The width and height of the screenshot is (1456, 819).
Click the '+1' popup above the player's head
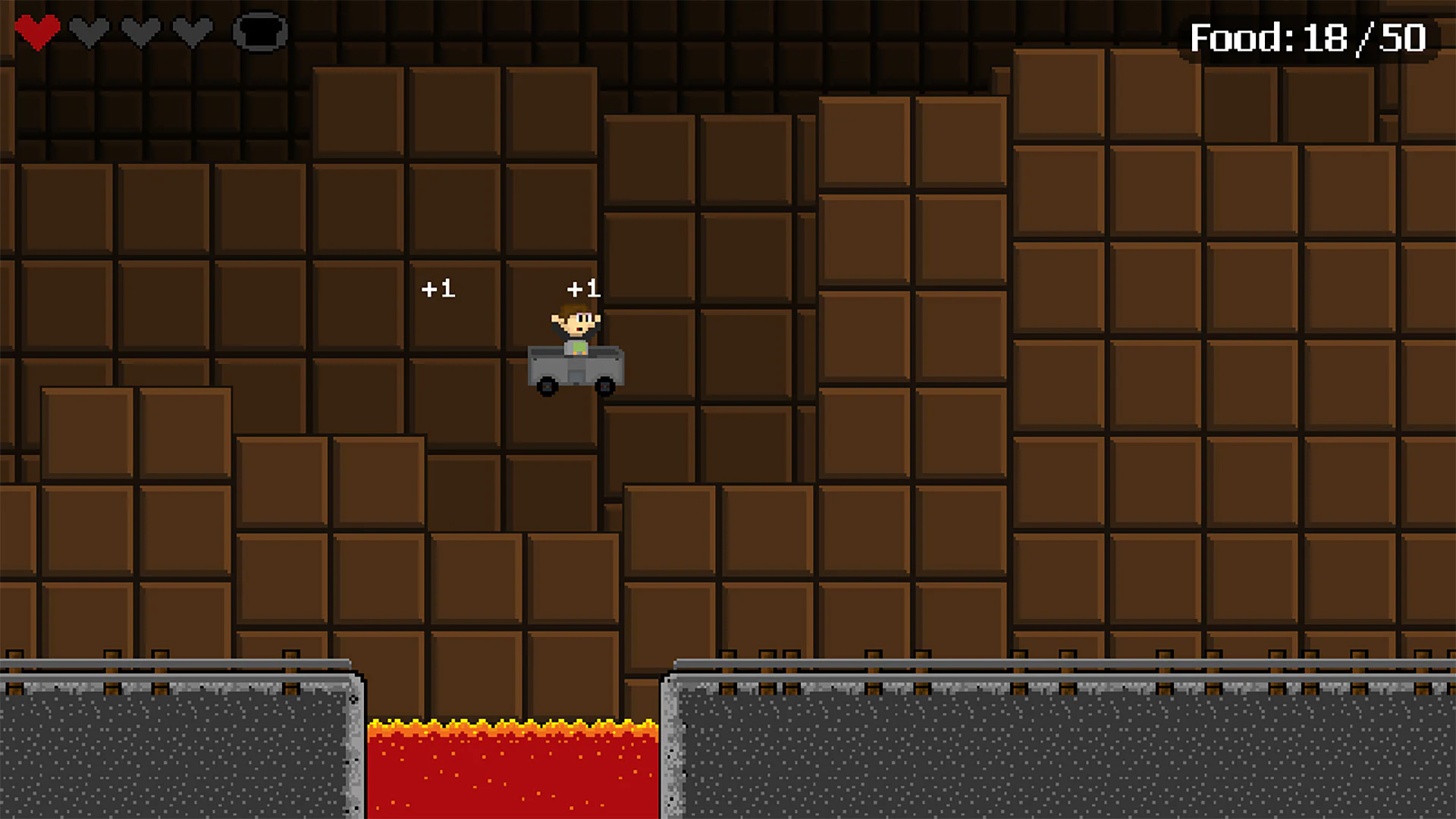[582, 289]
